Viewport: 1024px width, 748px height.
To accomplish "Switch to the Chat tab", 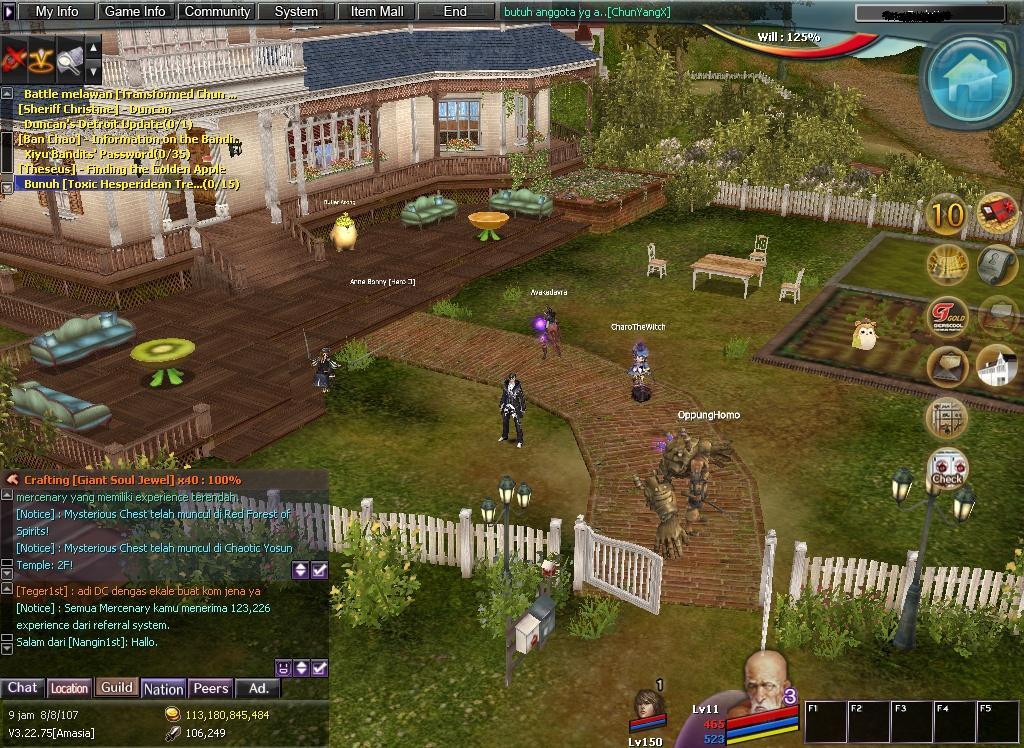I will point(22,688).
